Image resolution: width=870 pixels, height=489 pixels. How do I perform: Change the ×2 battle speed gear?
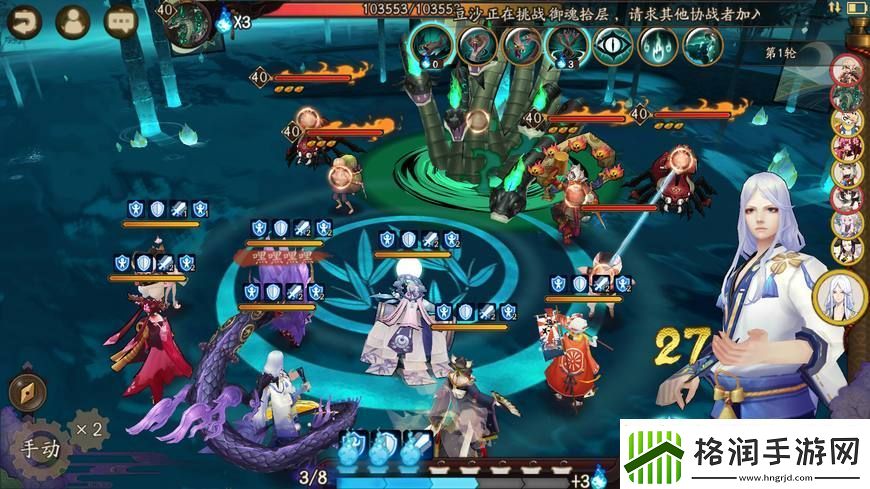pos(90,429)
